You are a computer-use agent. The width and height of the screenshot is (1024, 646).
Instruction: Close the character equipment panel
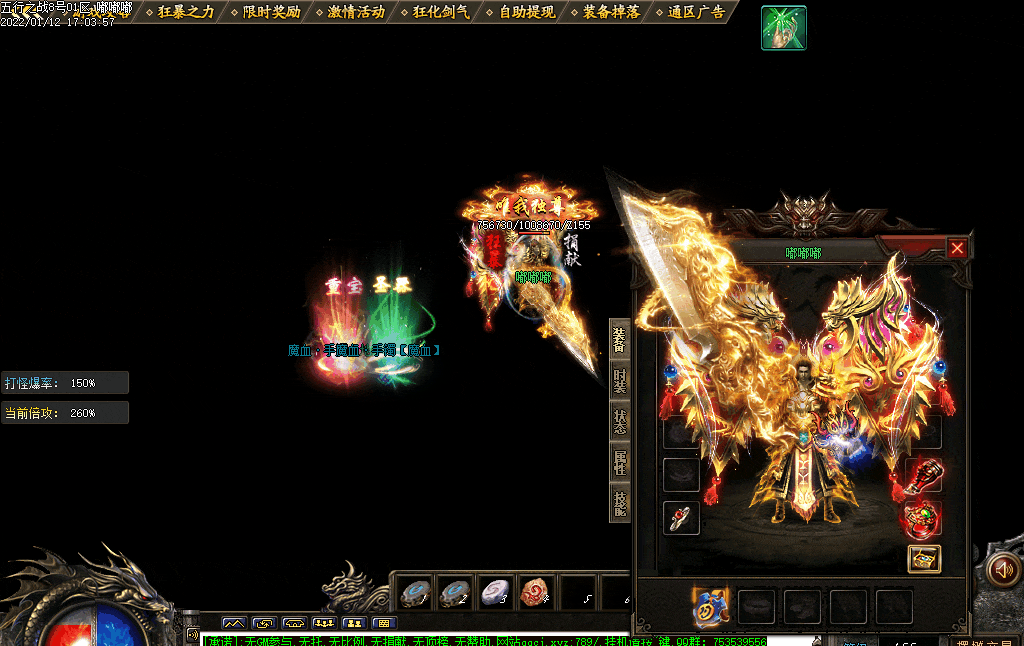point(957,248)
